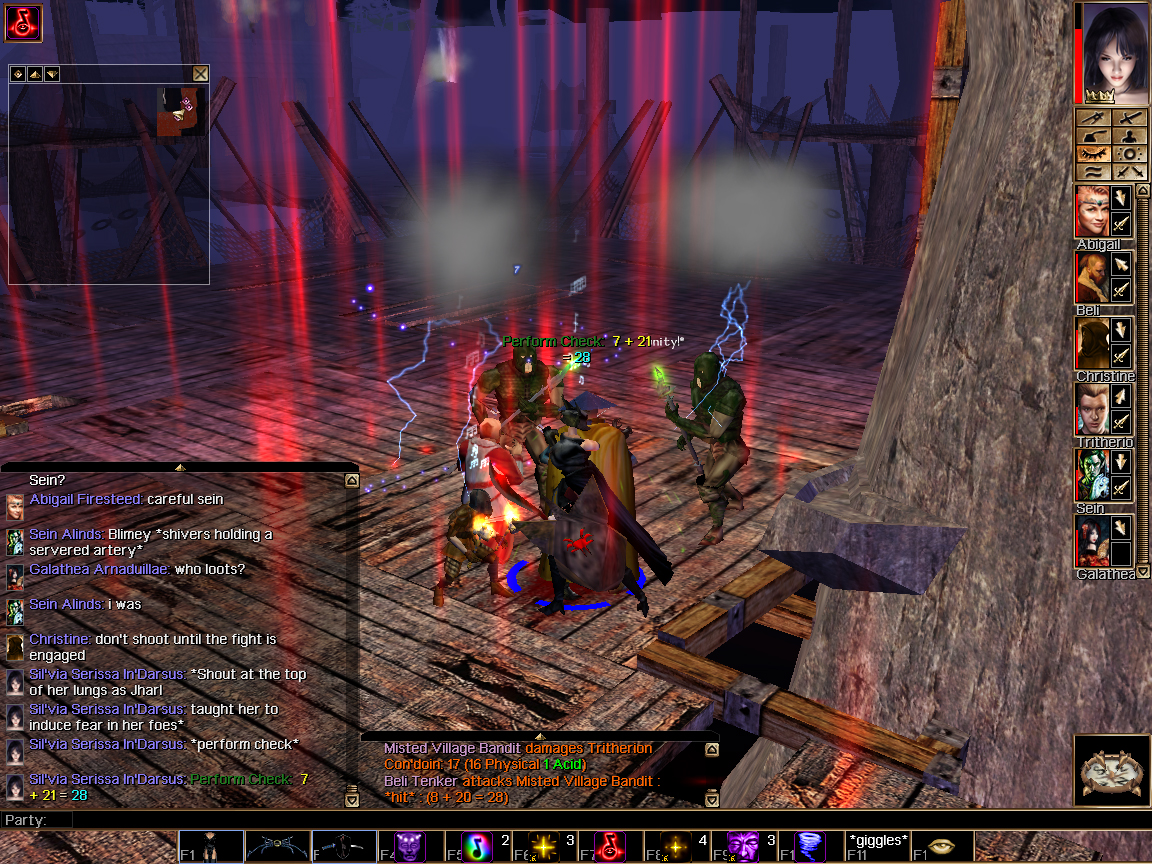Select Sein's green-faced party portrait
Screen dimensions: 1152x864
(x=1091, y=475)
